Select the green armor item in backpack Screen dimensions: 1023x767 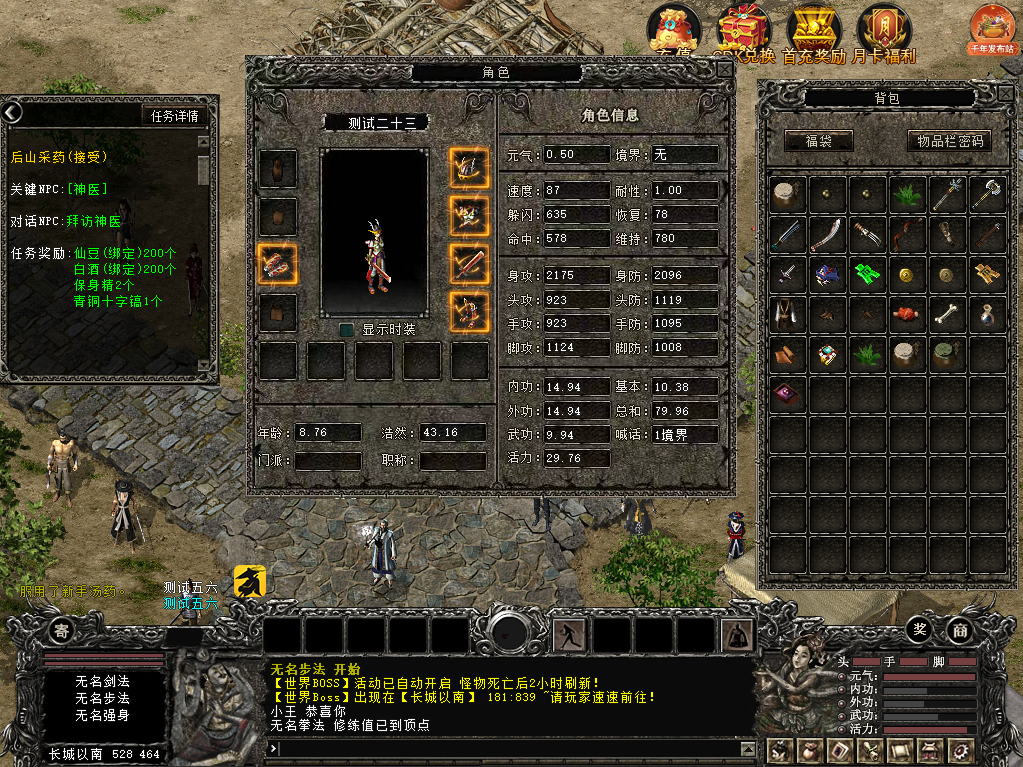tap(867, 273)
